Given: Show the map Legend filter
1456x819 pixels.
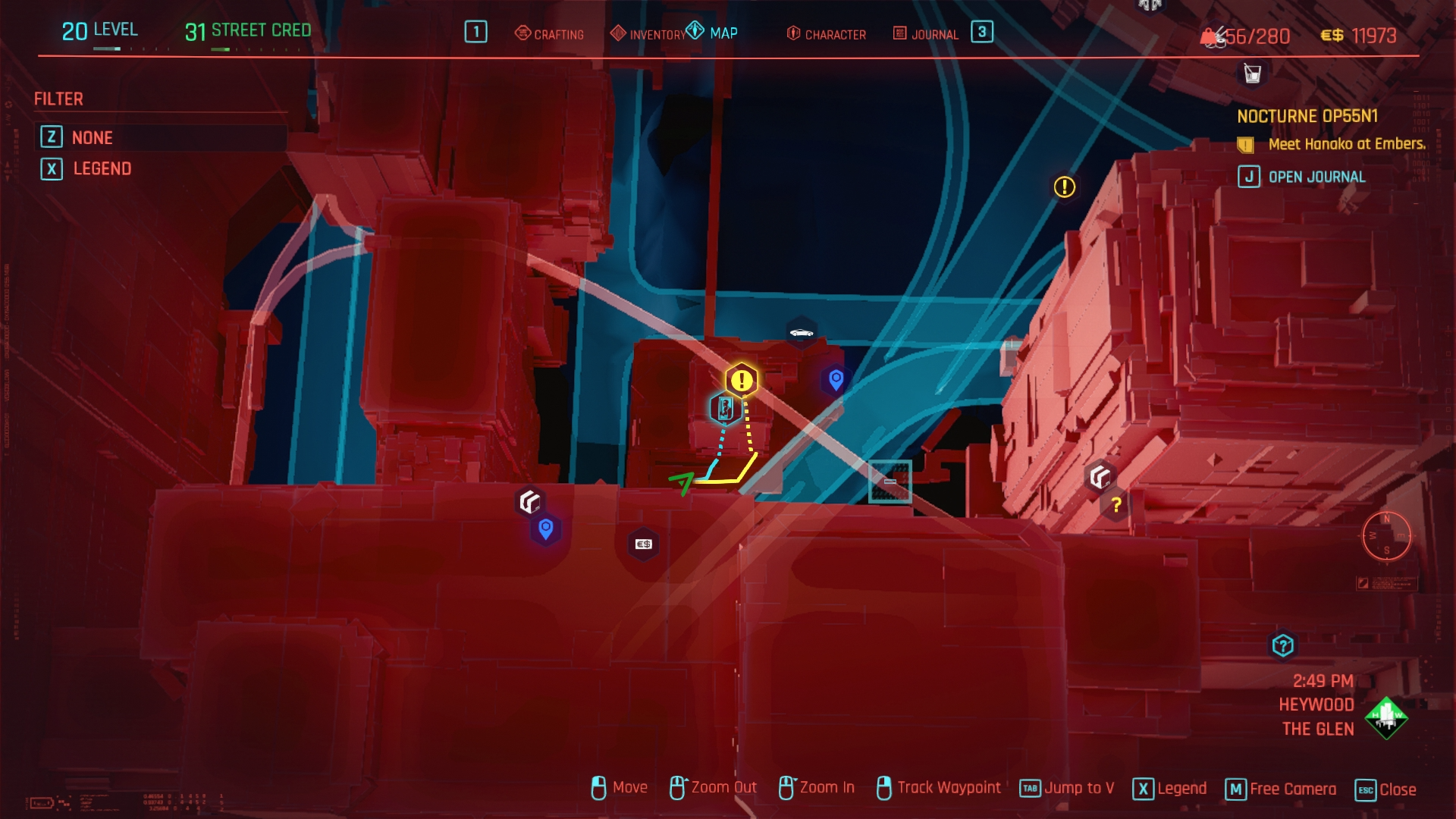Looking at the screenshot, I should pyautogui.click(x=102, y=169).
